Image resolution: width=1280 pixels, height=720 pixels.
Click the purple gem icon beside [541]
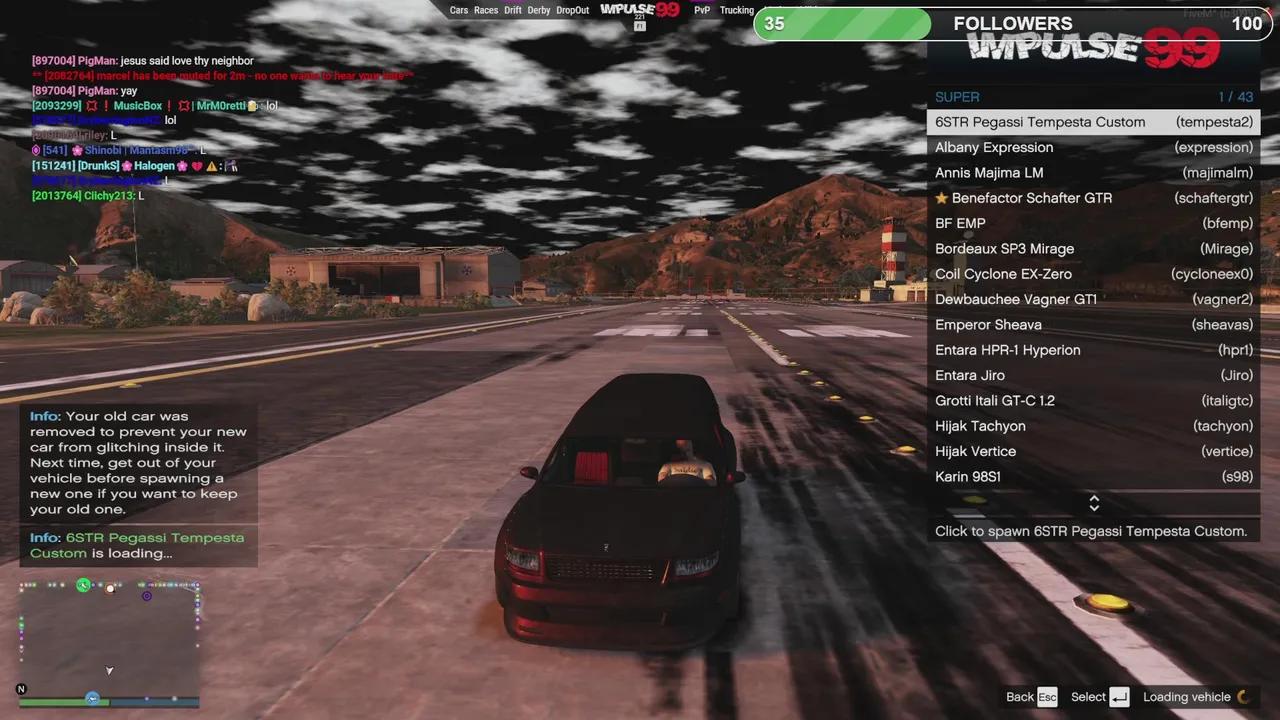coord(37,150)
